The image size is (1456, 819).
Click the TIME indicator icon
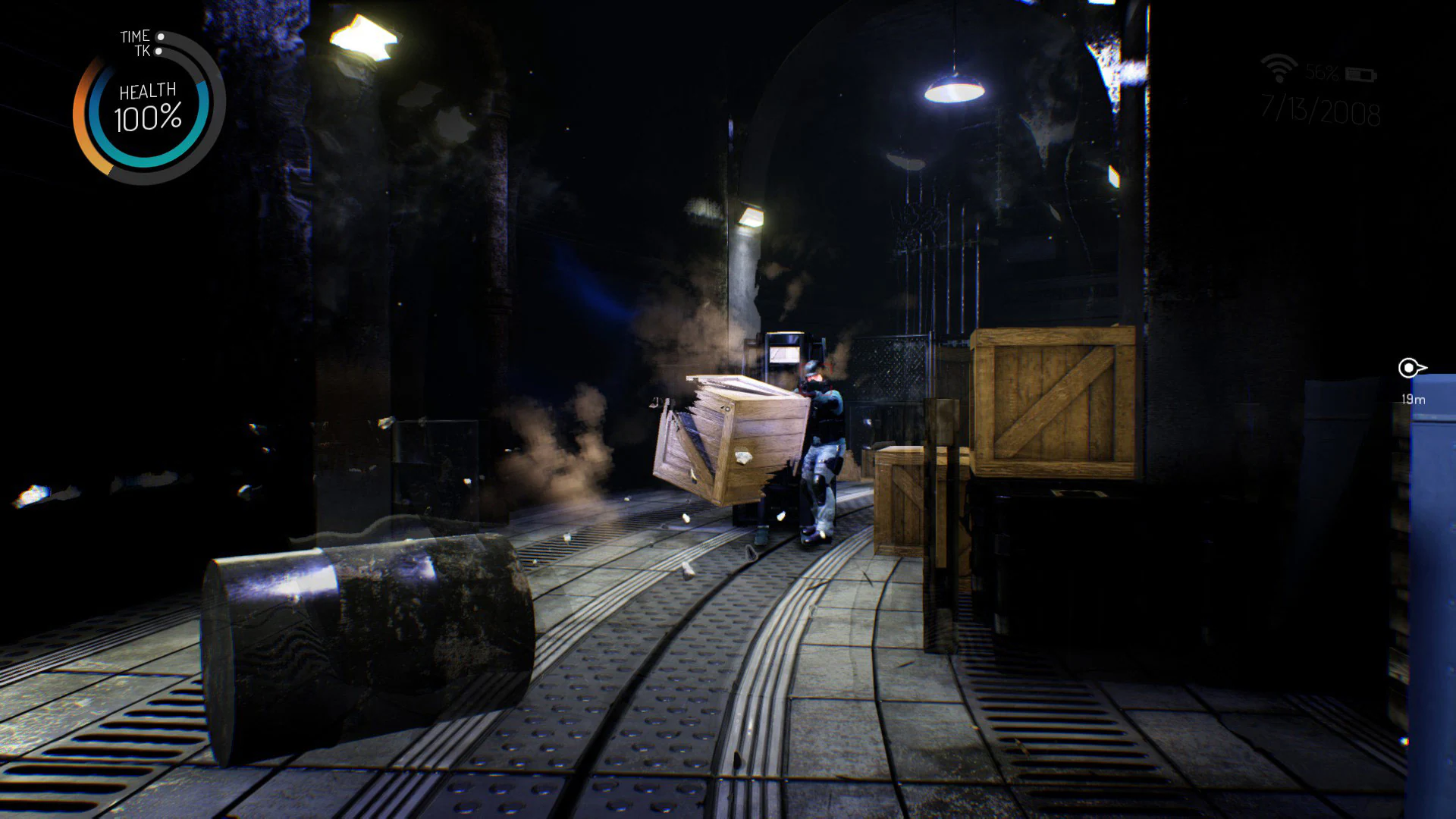pos(135,36)
